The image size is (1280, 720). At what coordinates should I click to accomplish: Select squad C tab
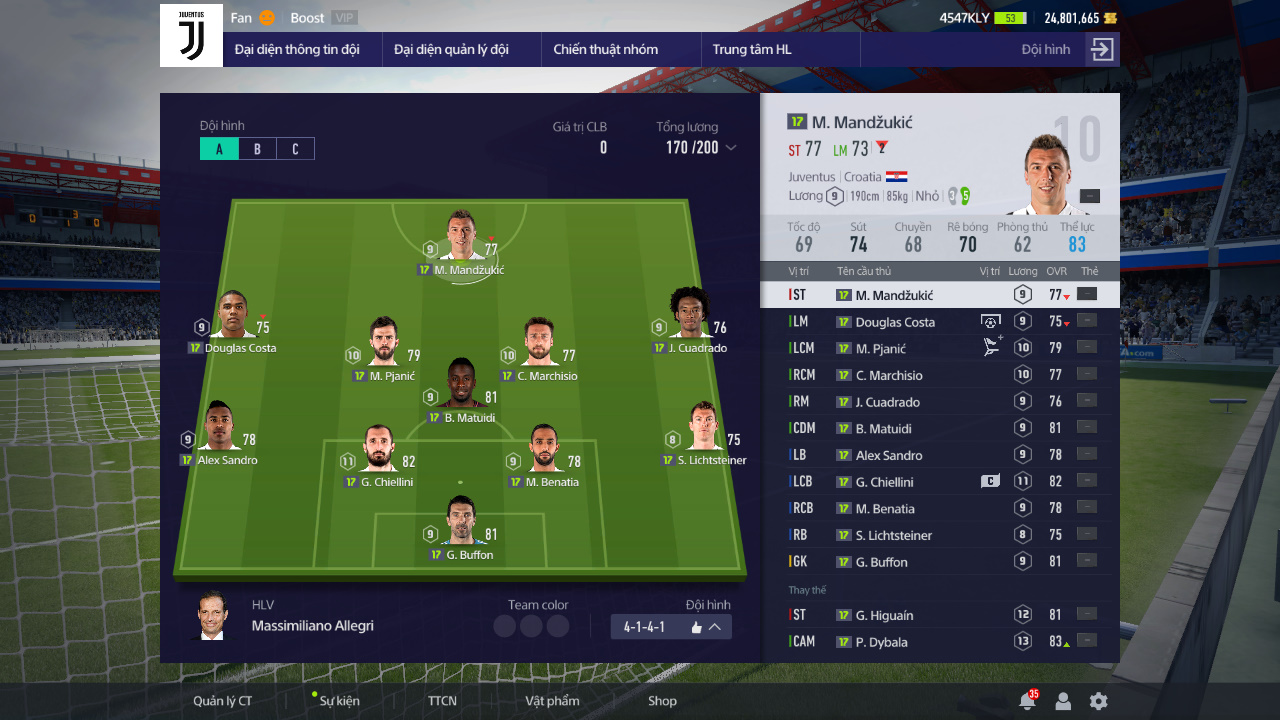click(x=295, y=149)
